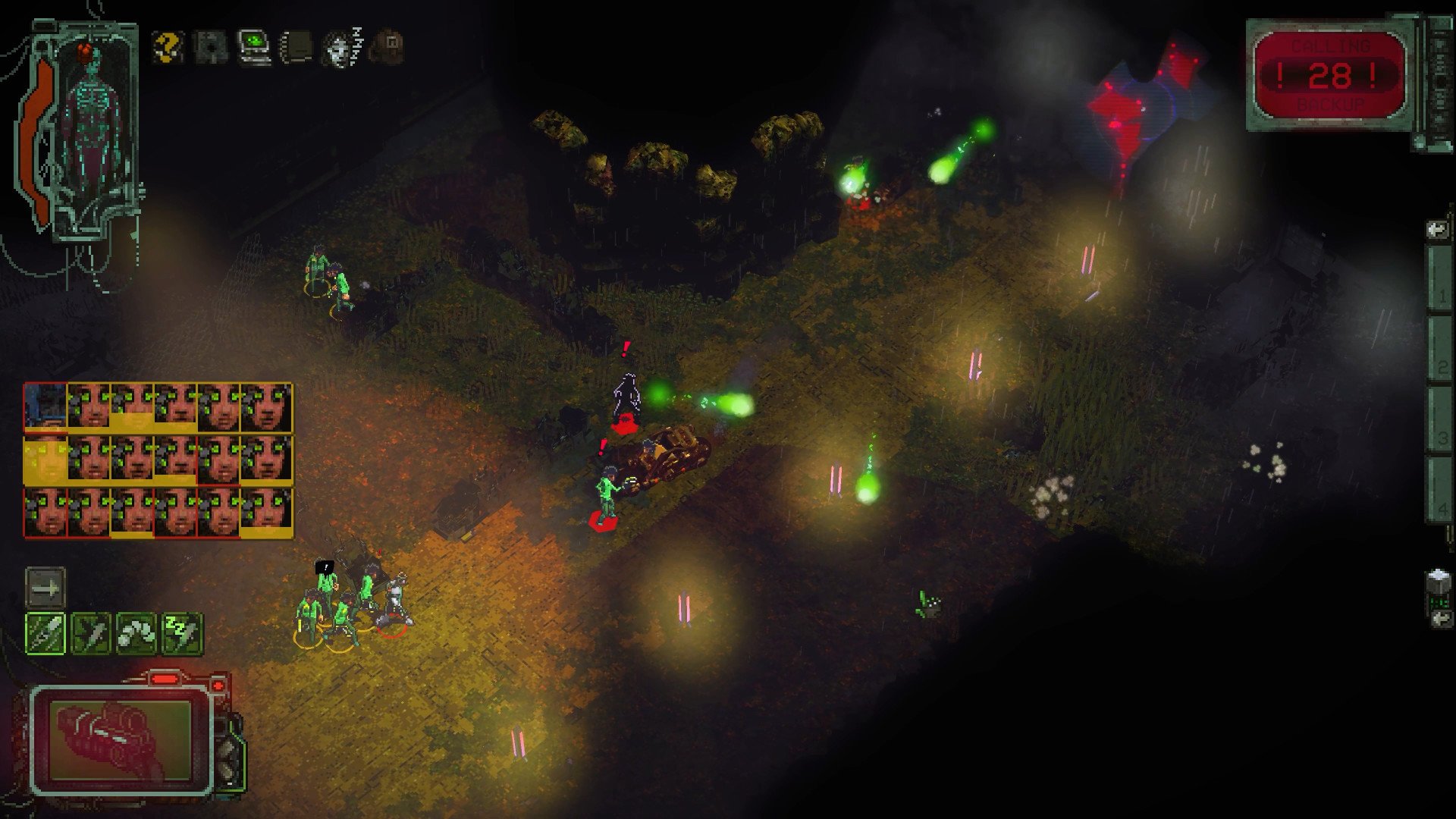Click the floppy disk save icon
The height and width of the screenshot is (819, 1456).
click(210, 47)
